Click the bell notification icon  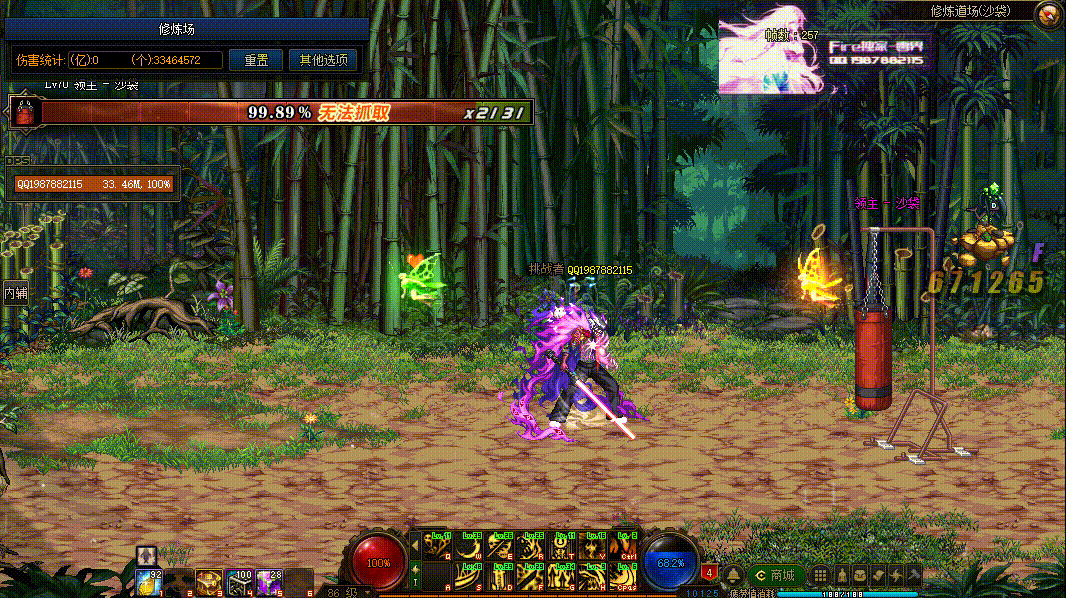pyautogui.click(x=733, y=576)
